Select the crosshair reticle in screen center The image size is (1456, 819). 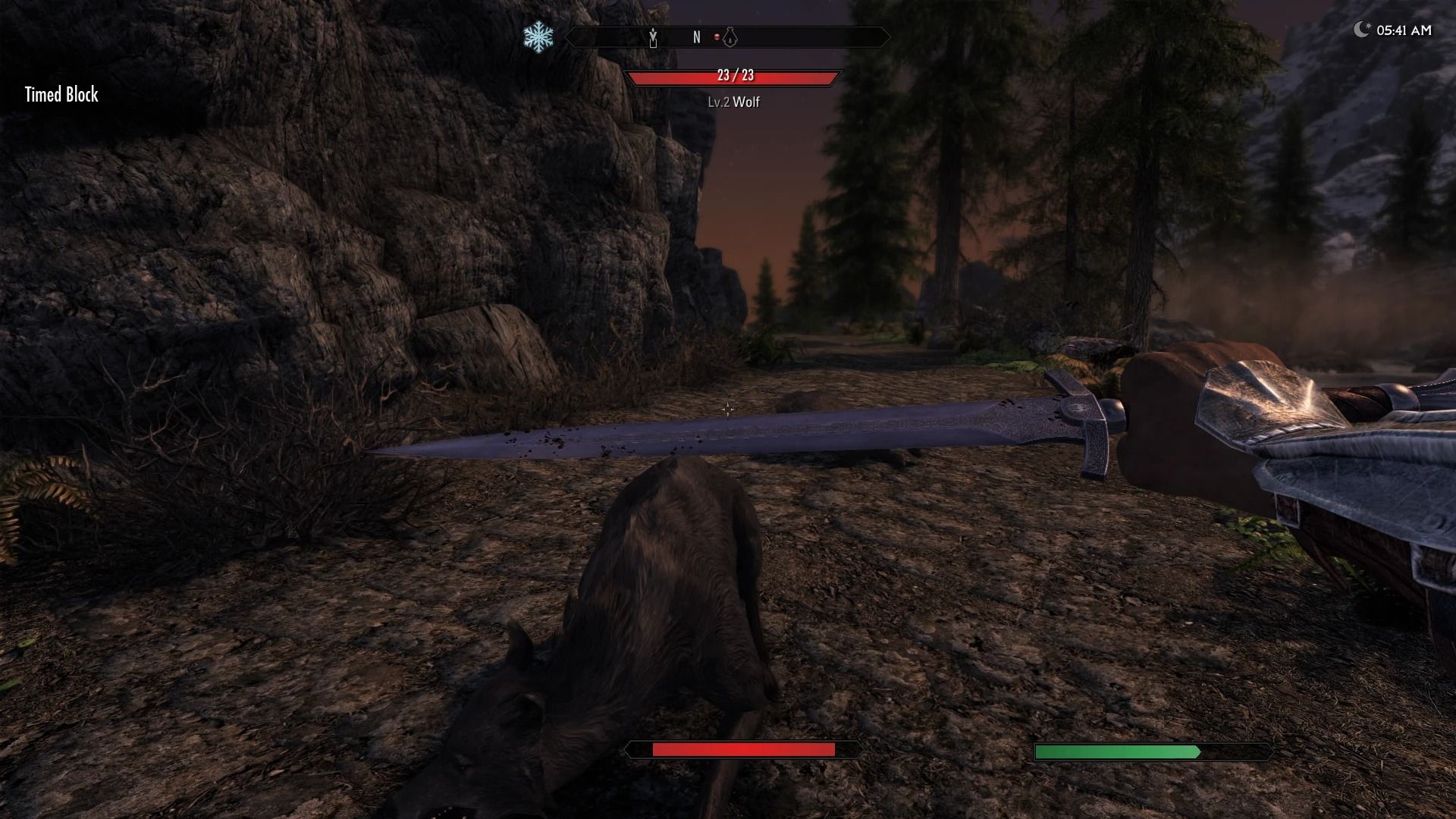point(727,408)
